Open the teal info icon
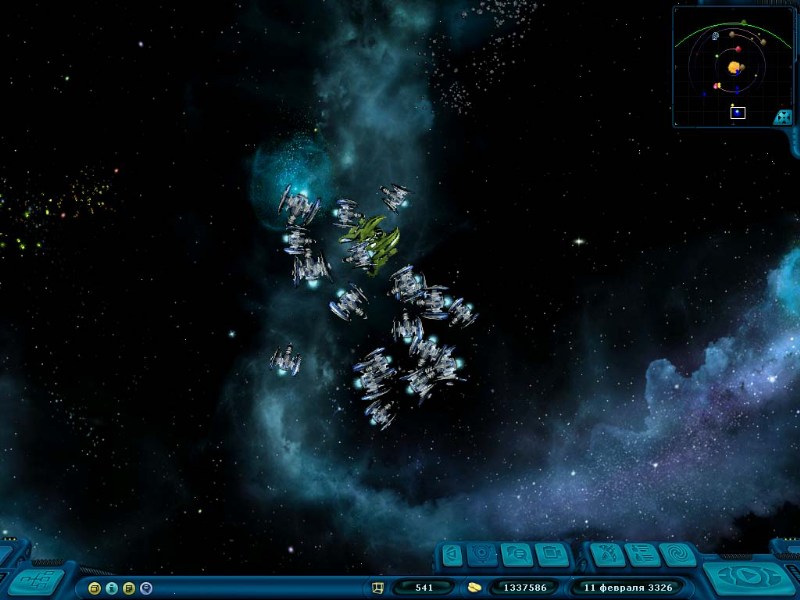The image size is (800, 600). 111,588
